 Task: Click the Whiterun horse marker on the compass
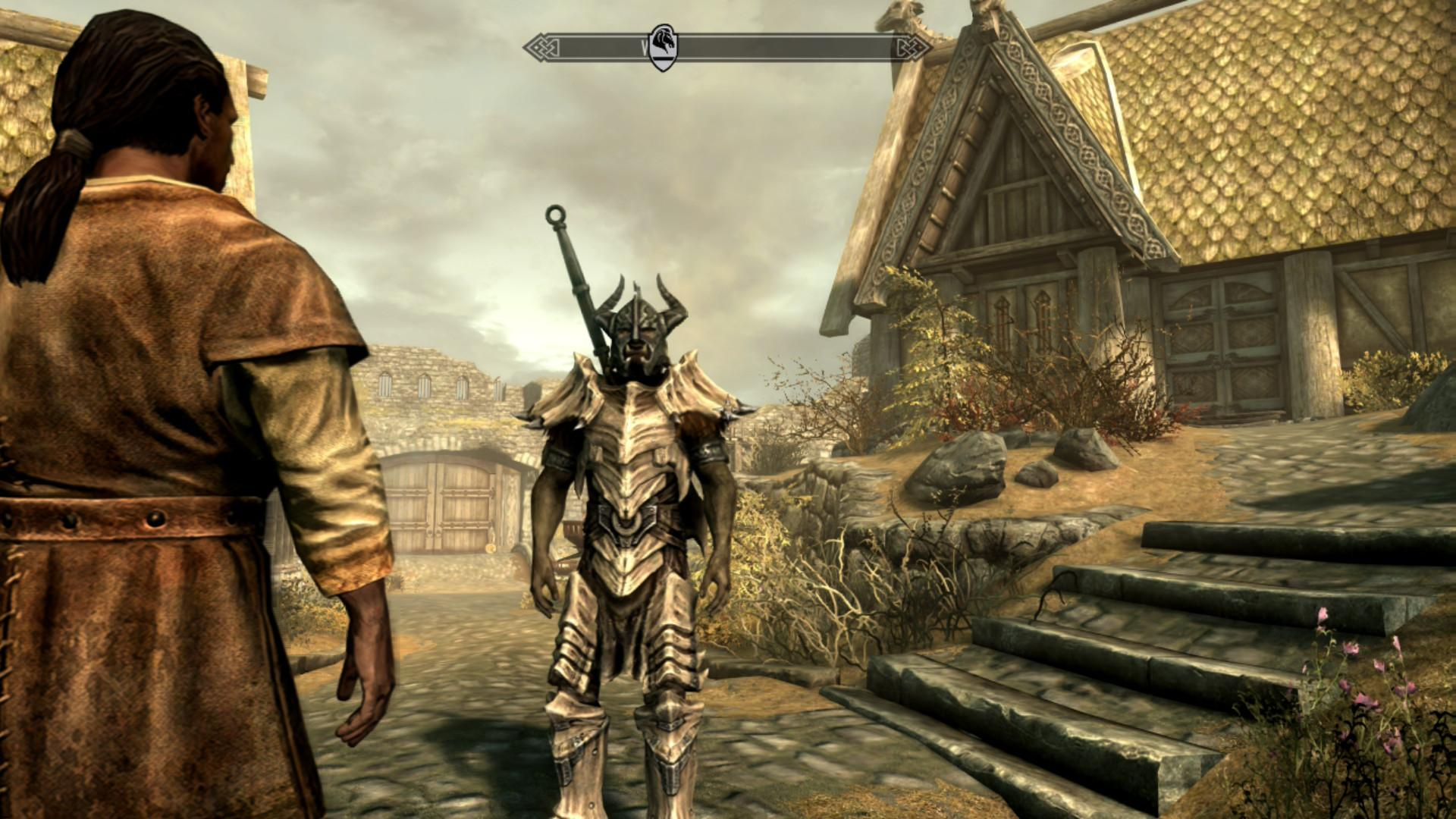pyautogui.click(x=663, y=45)
